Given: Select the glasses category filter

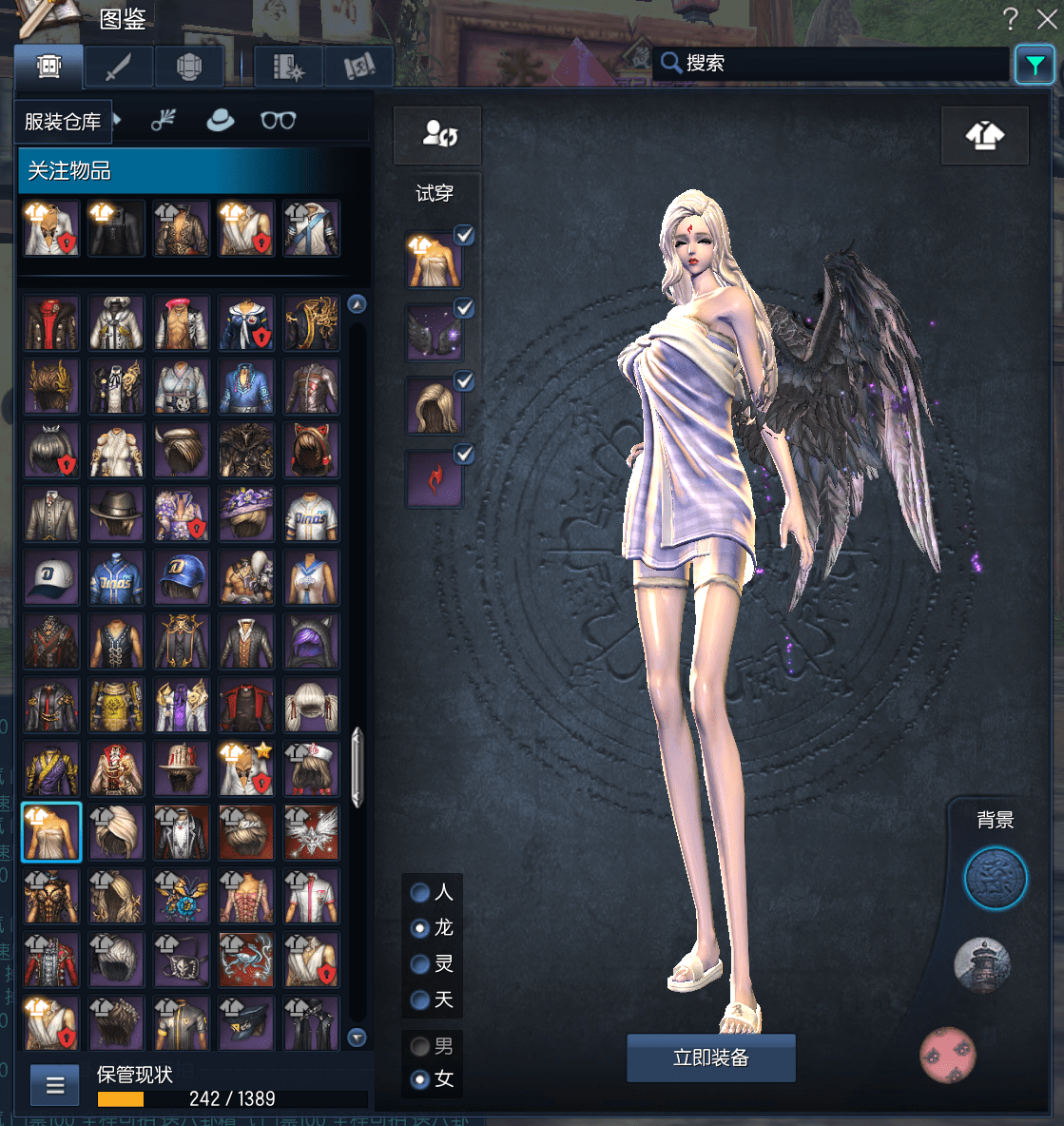Looking at the screenshot, I should pyautogui.click(x=278, y=121).
